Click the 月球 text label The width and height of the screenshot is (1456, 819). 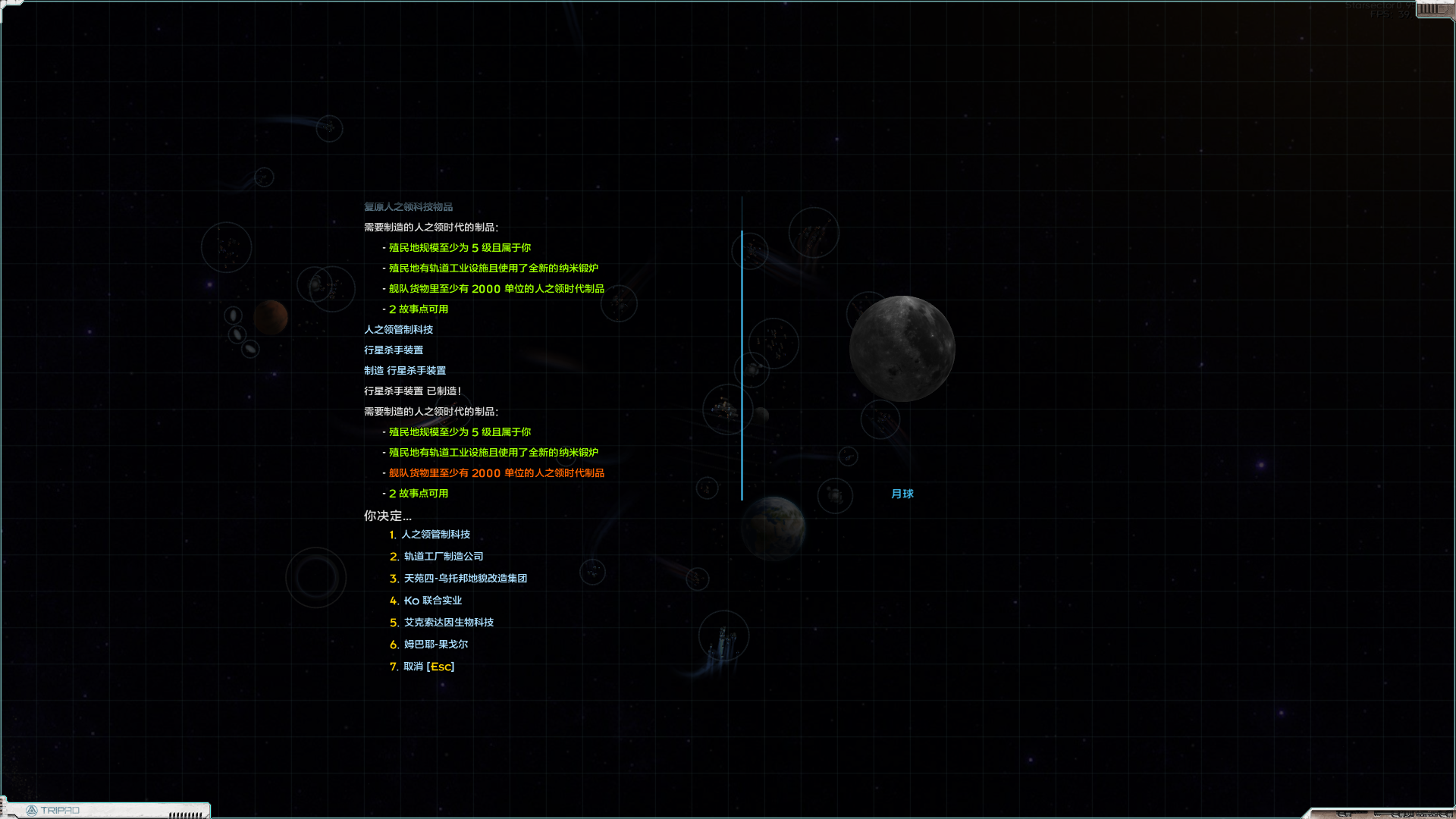902,494
